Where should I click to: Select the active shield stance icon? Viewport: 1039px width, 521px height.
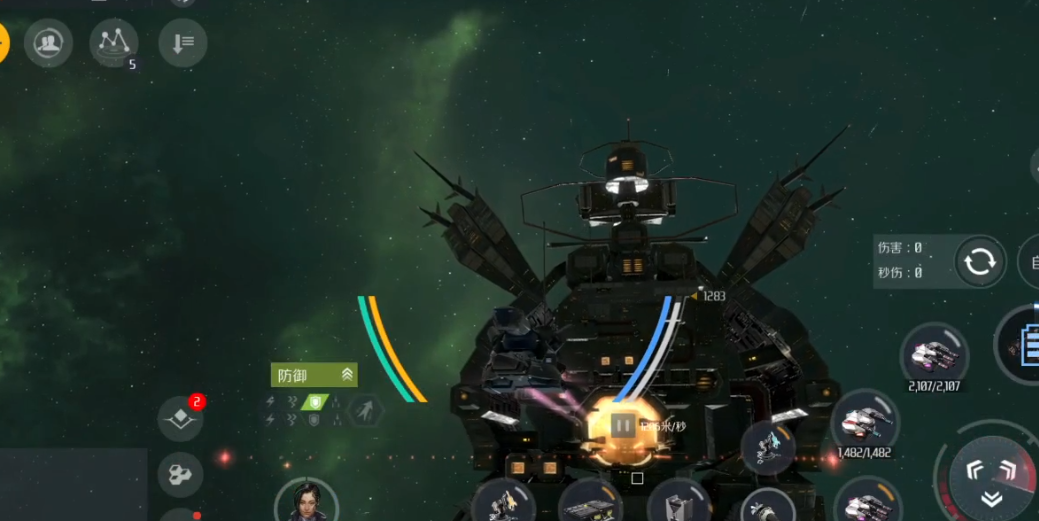click(316, 401)
